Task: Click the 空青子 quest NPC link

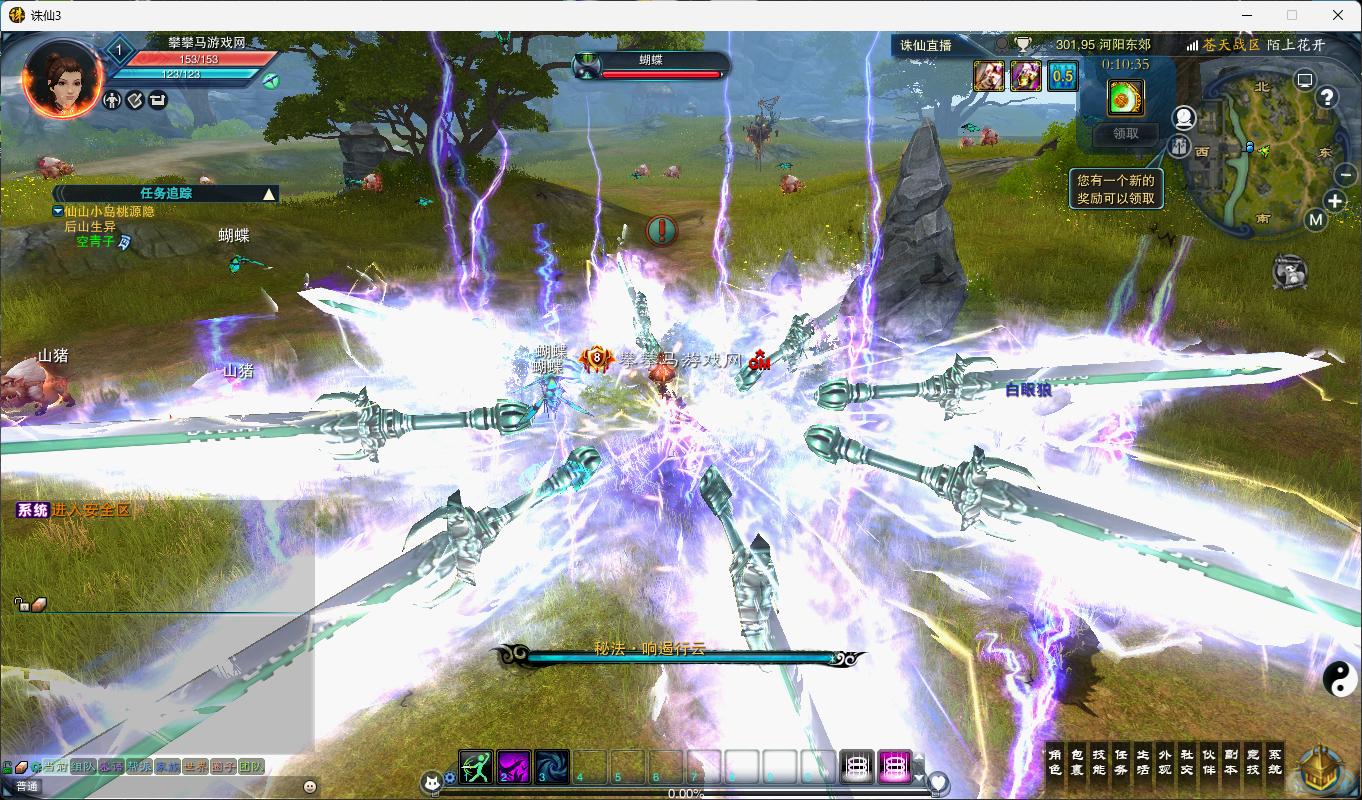Action: [95, 241]
